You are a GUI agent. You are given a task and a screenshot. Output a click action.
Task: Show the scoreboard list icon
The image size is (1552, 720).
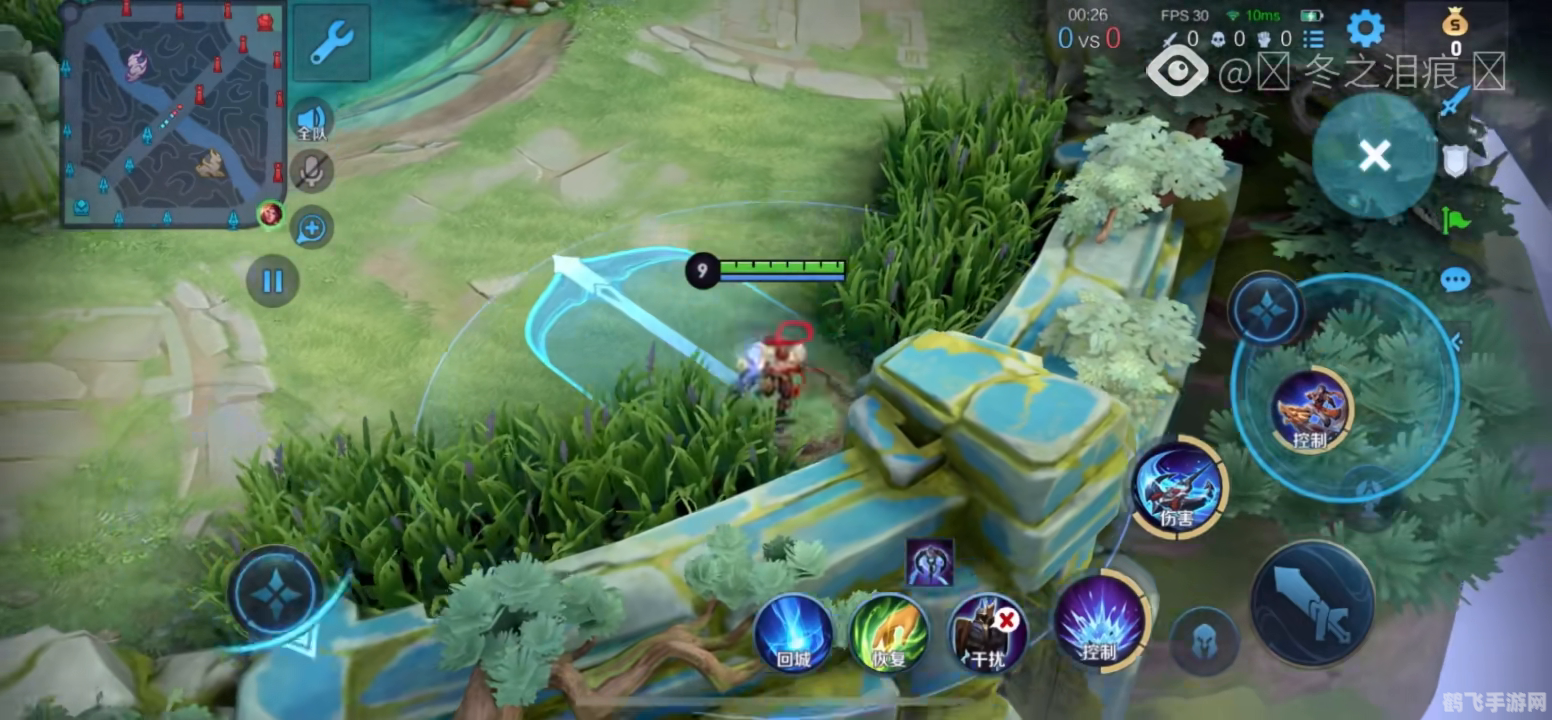click(1313, 39)
